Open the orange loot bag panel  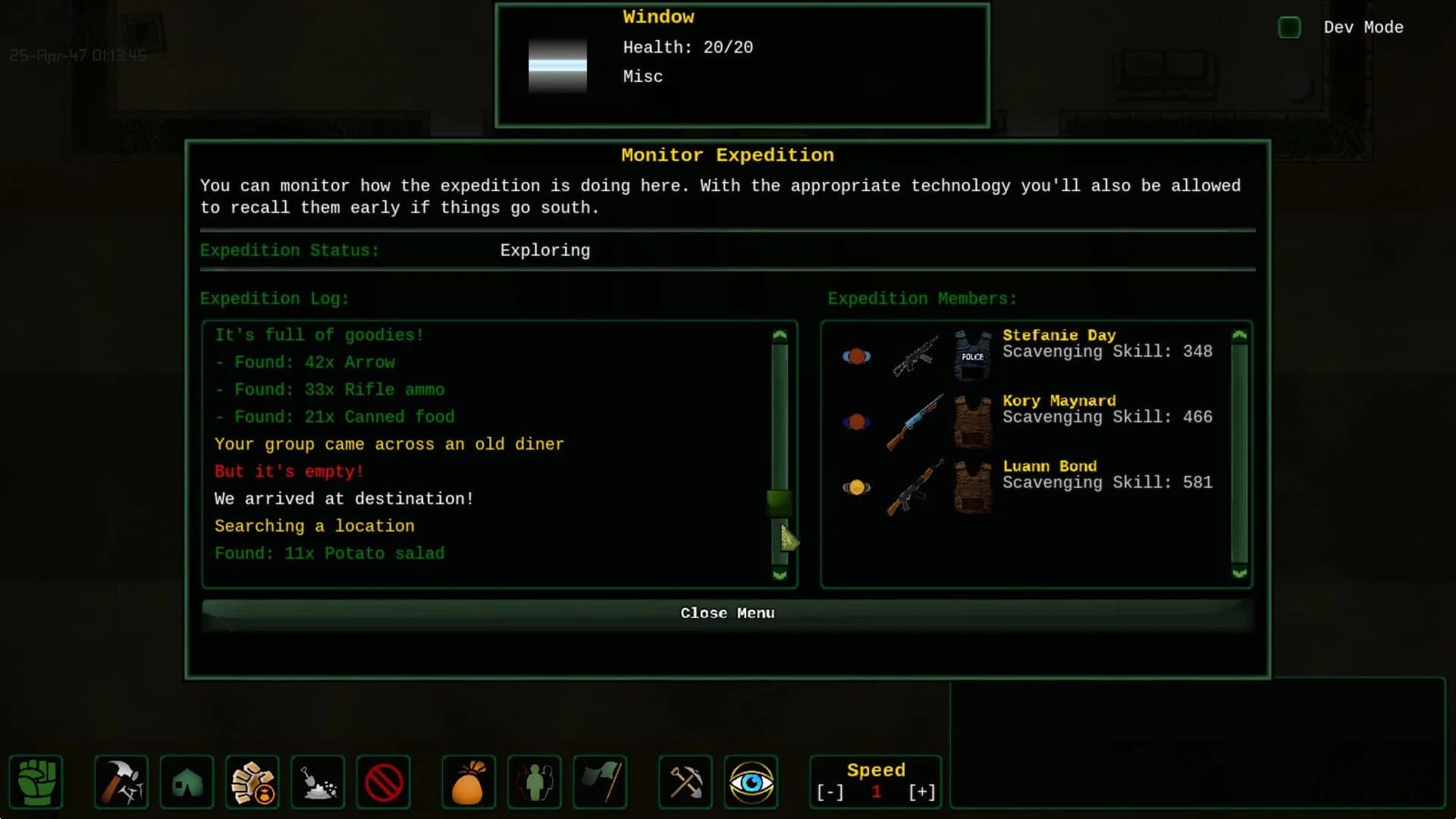coord(469,782)
